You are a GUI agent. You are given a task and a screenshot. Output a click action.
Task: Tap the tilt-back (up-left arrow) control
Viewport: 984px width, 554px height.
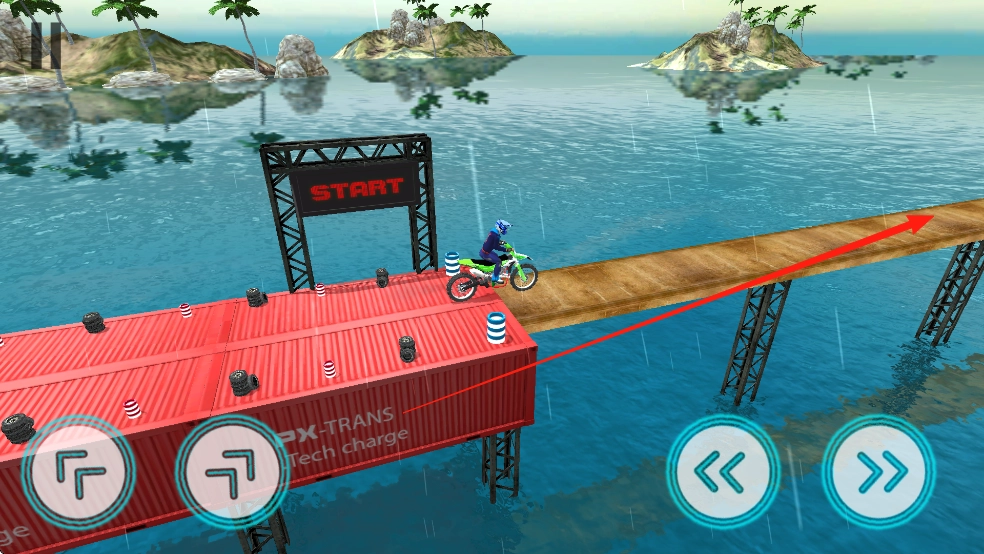pyautogui.click(x=77, y=471)
